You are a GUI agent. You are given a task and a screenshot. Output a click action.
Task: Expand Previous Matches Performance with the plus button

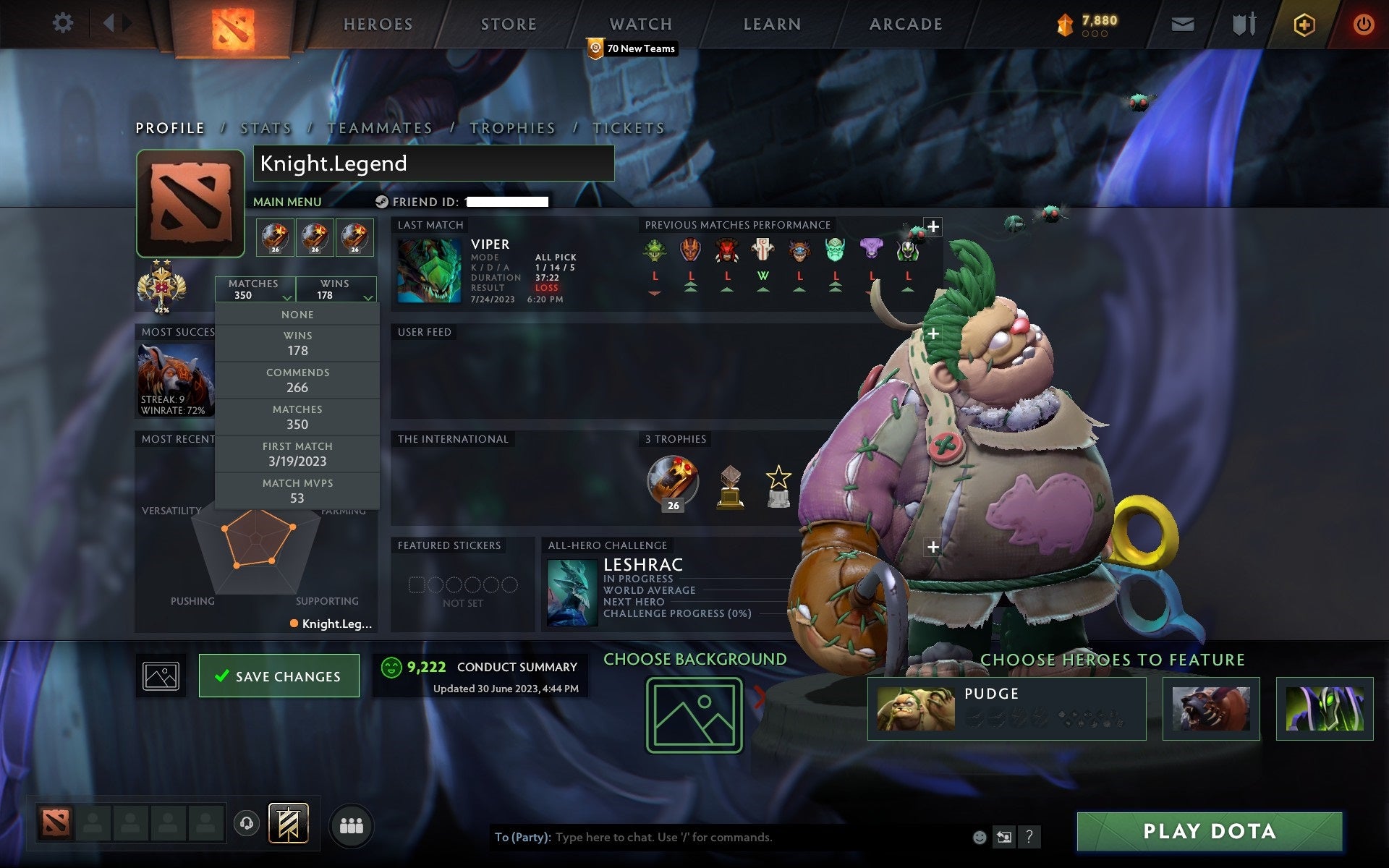point(933,226)
